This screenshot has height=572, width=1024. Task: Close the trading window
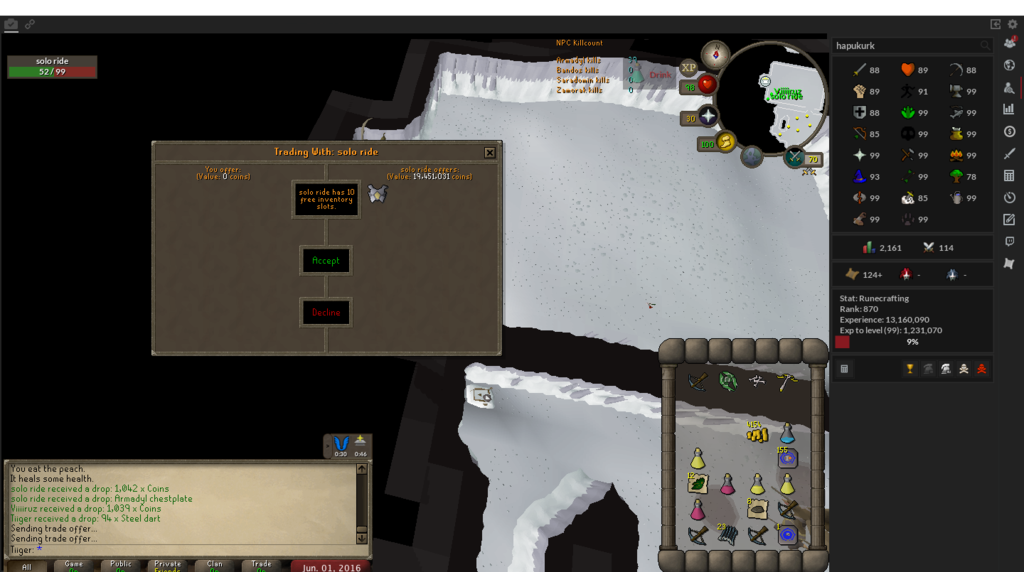(x=489, y=153)
